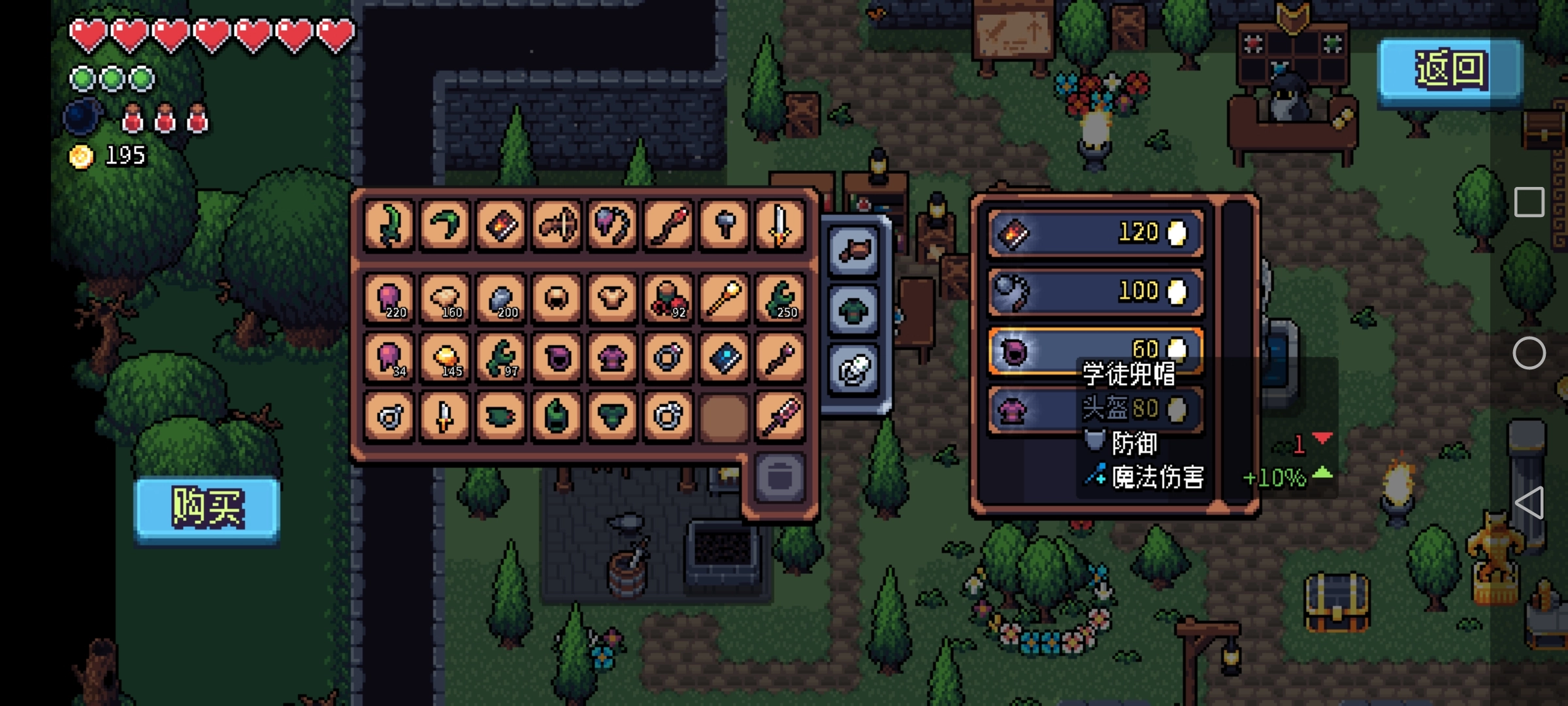This screenshot has width=1568, height=706.
Task: Select the hammer weapon slot
Action: tap(724, 226)
